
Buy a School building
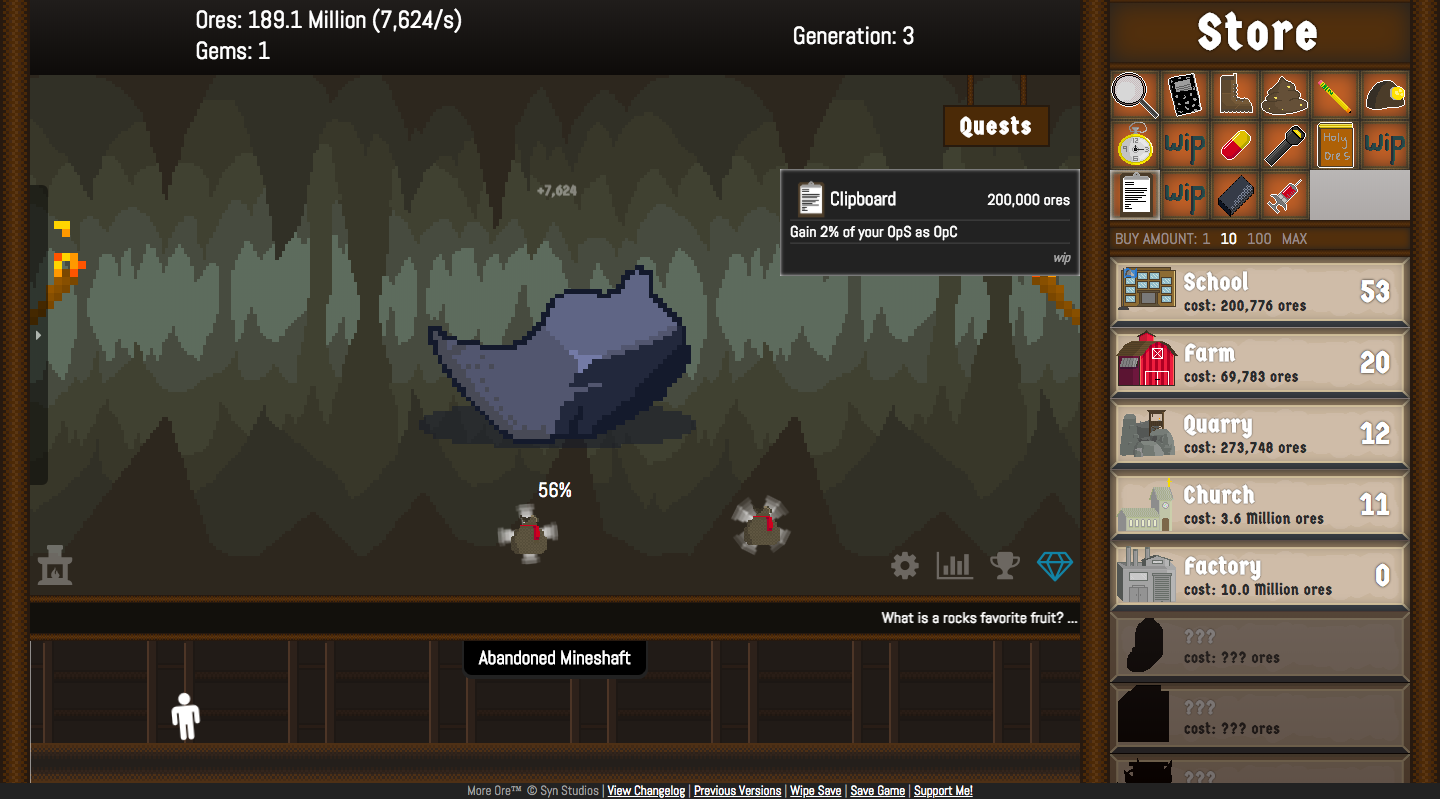click(1259, 291)
